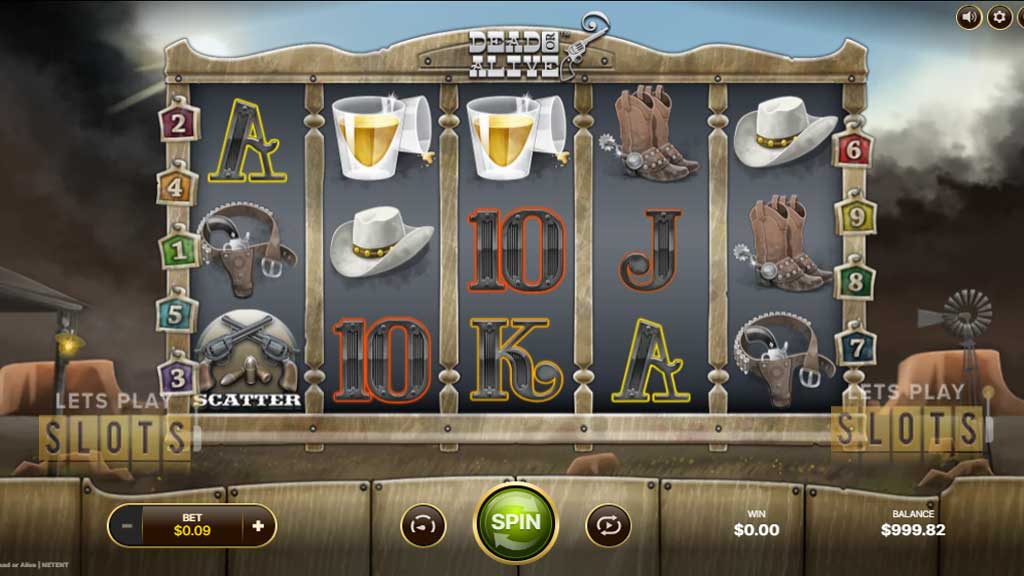This screenshot has width=1024, height=576.
Task: Click the round gauge button left of Spin
Action: [x=423, y=524]
